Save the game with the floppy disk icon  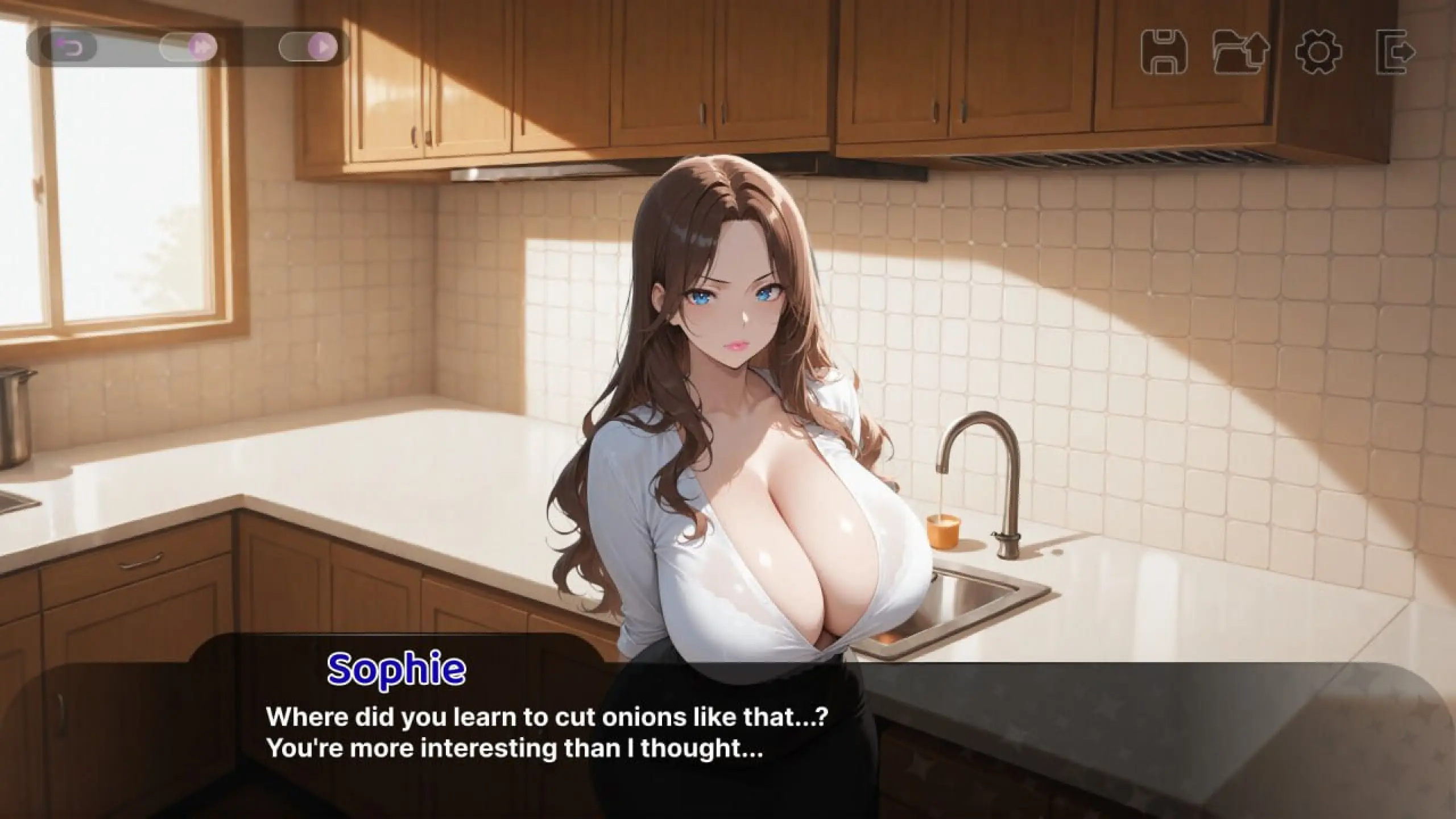[1164, 51]
